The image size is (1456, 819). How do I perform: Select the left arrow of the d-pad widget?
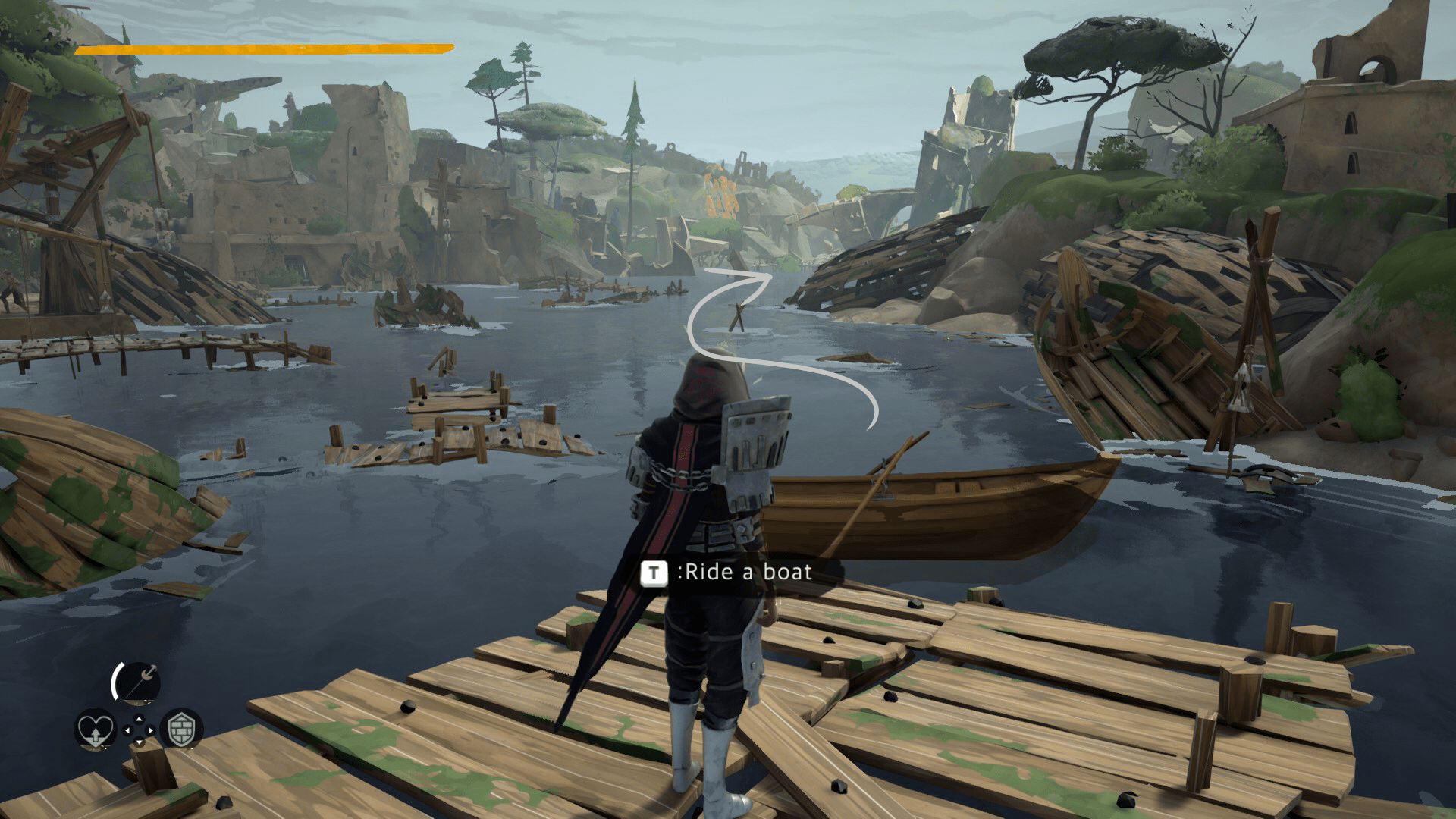127,730
